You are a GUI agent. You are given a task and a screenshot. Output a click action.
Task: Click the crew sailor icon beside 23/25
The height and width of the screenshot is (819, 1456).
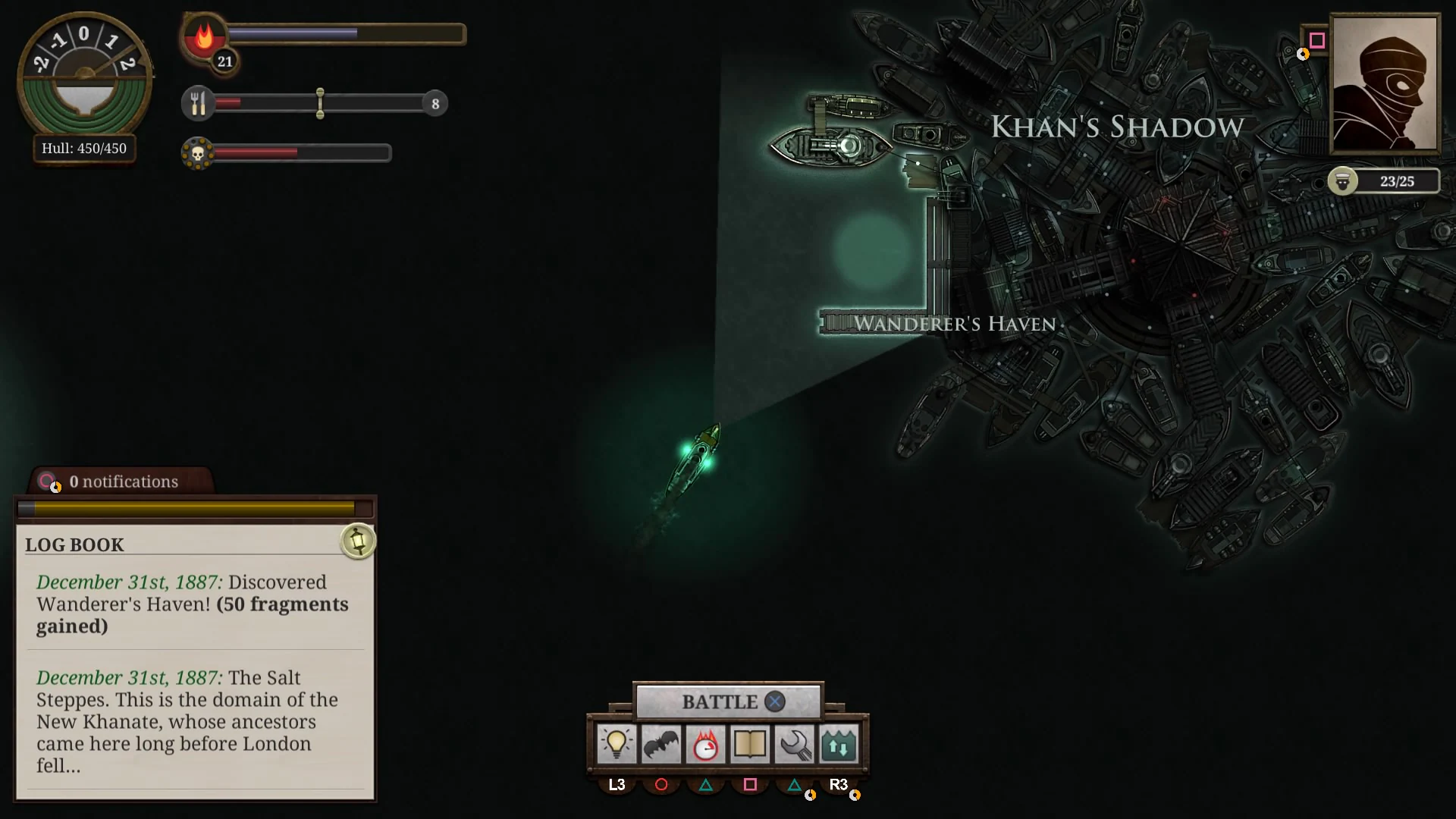[x=1343, y=181]
